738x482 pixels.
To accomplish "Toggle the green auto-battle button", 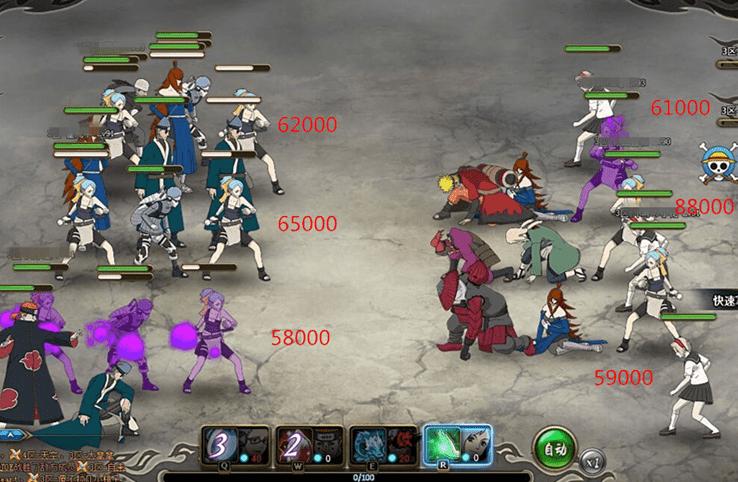I will click(x=553, y=449).
